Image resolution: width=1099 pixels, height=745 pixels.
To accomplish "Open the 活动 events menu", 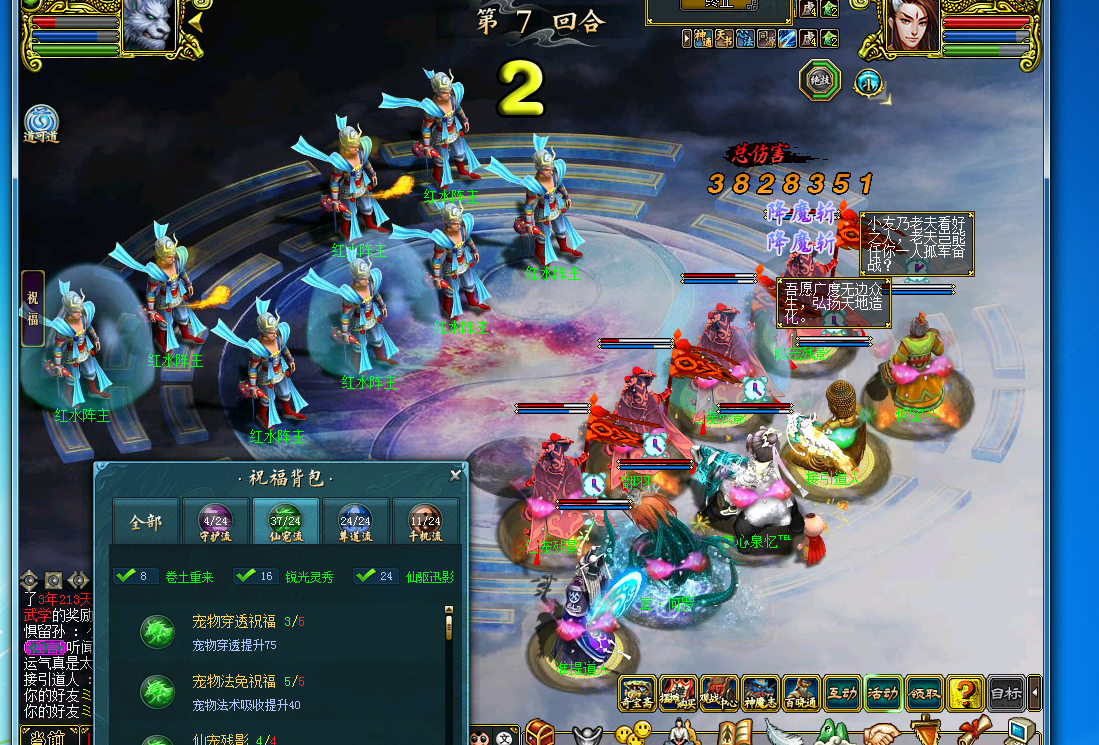I will click(883, 693).
